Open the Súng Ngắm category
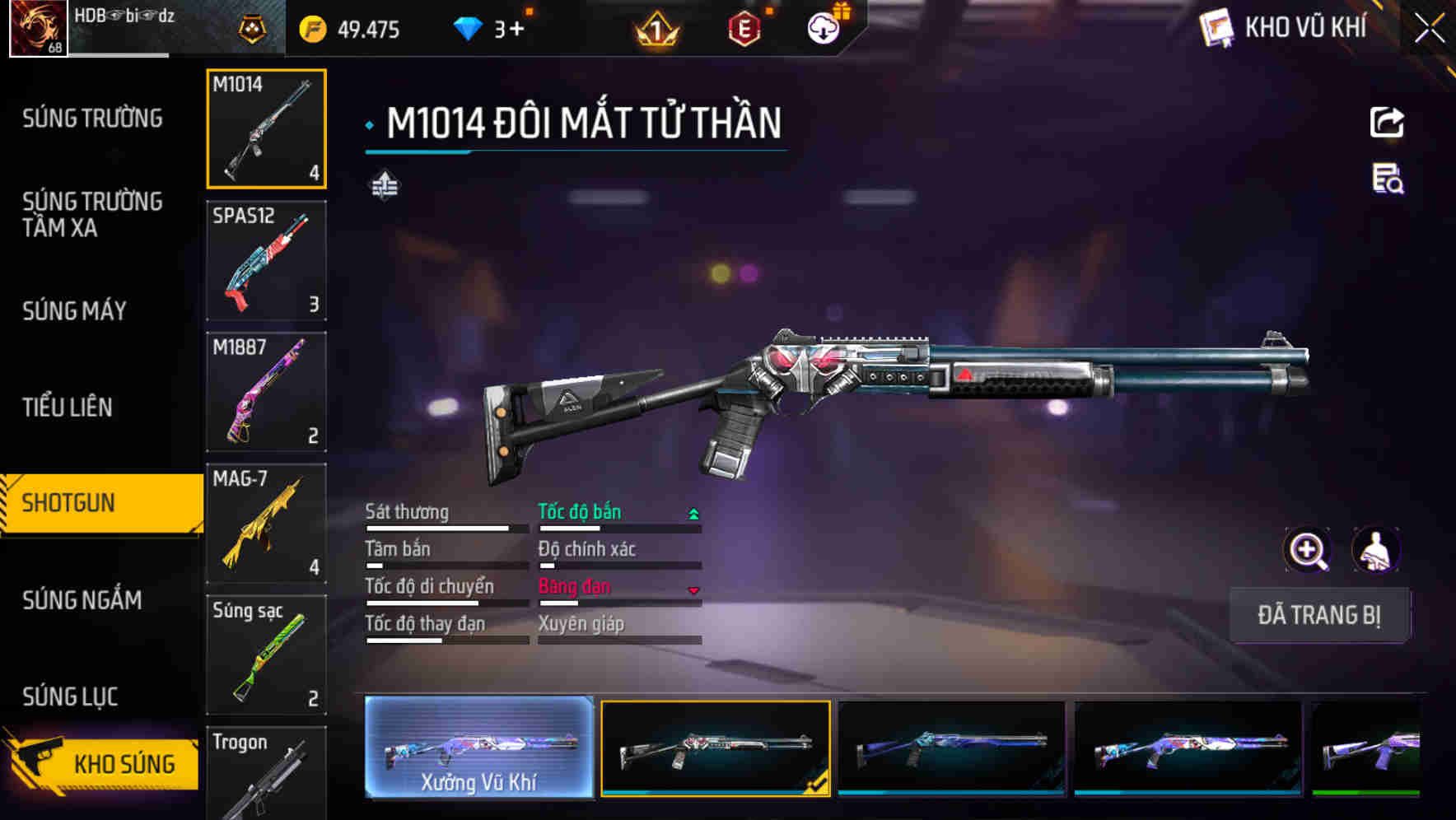 click(82, 600)
